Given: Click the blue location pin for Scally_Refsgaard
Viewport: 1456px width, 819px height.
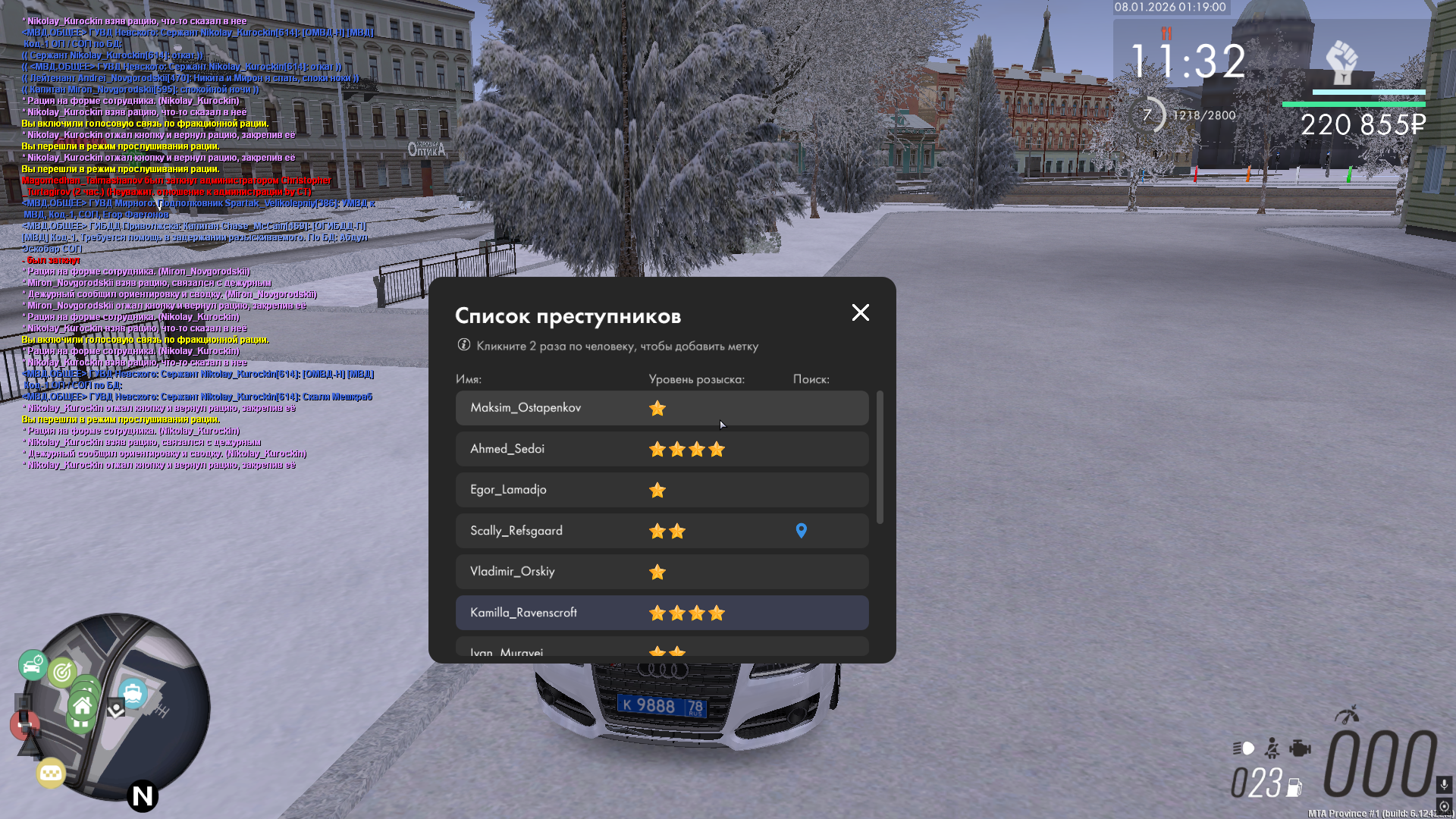Looking at the screenshot, I should point(801,531).
